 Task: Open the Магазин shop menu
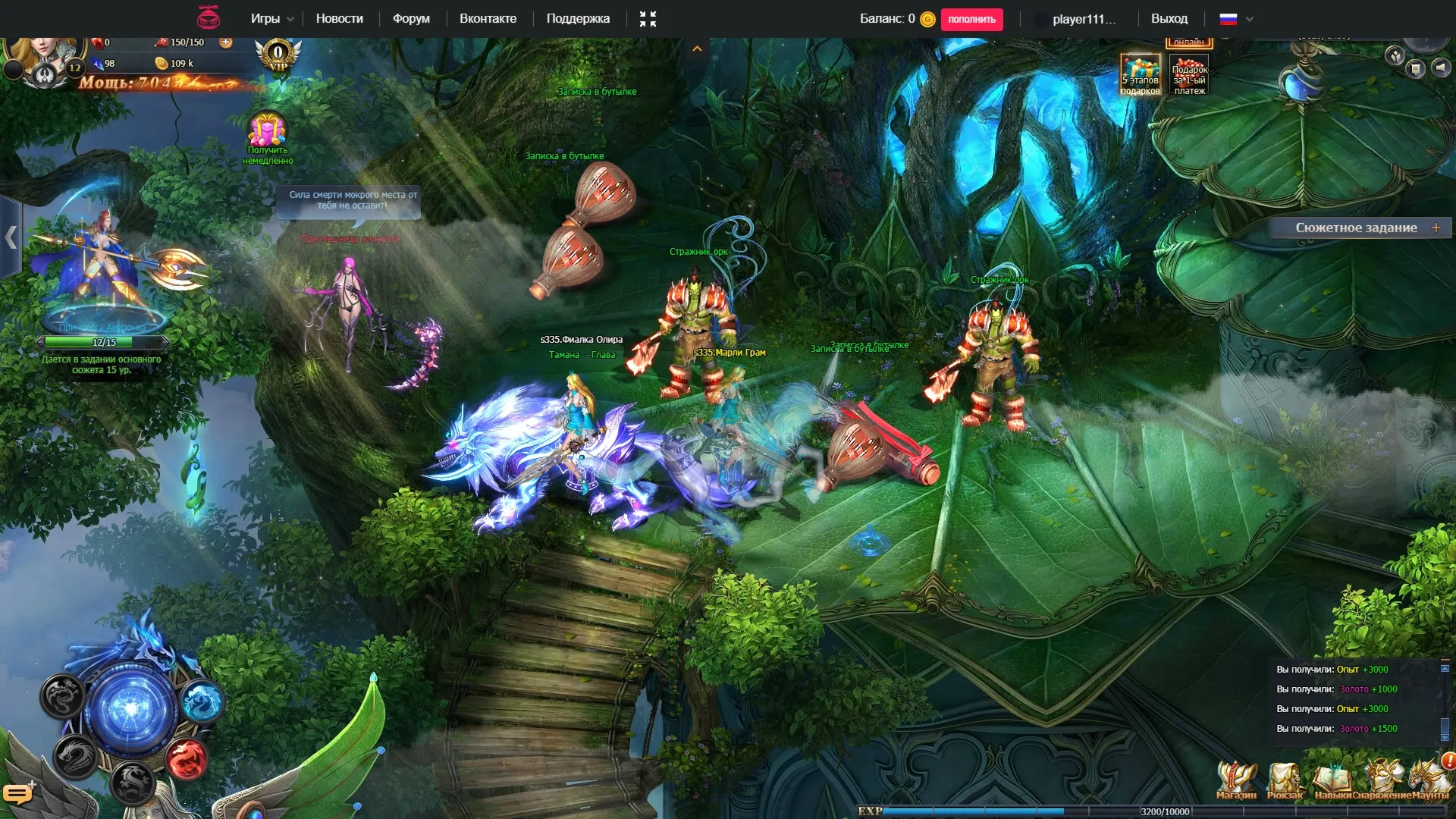[x=1236, y=780]
